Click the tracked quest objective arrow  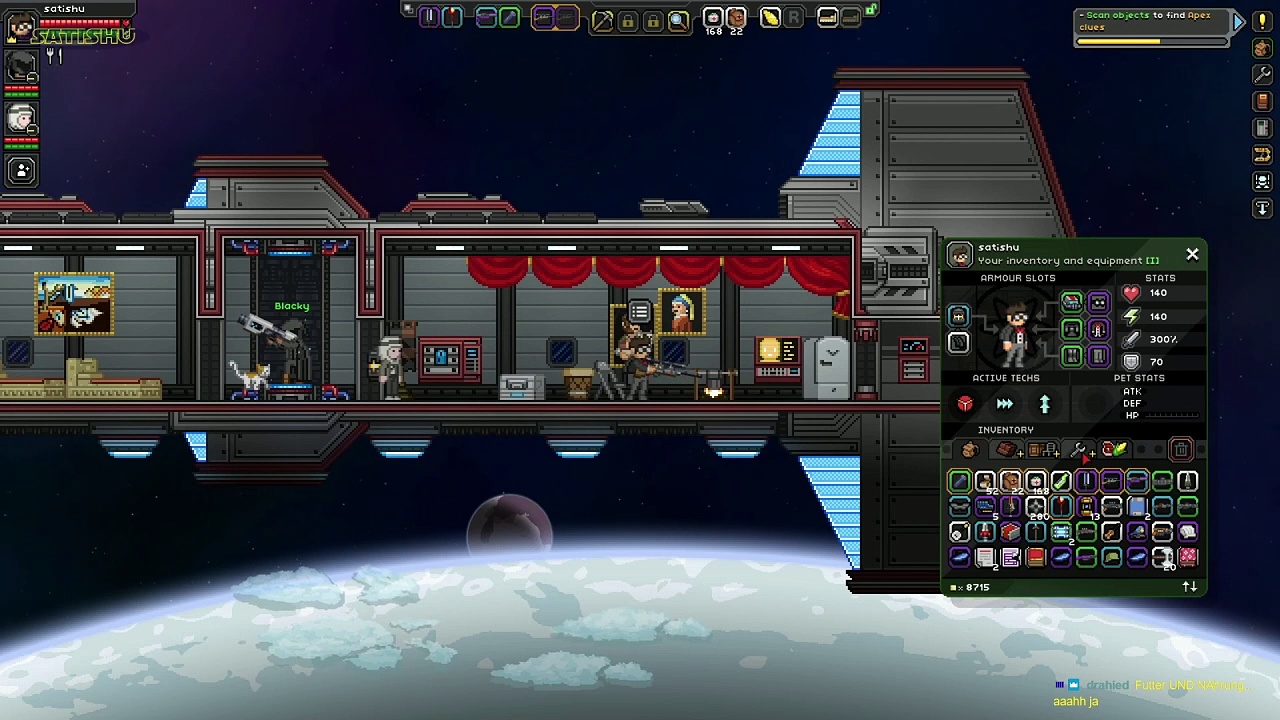click(1238, 21)
